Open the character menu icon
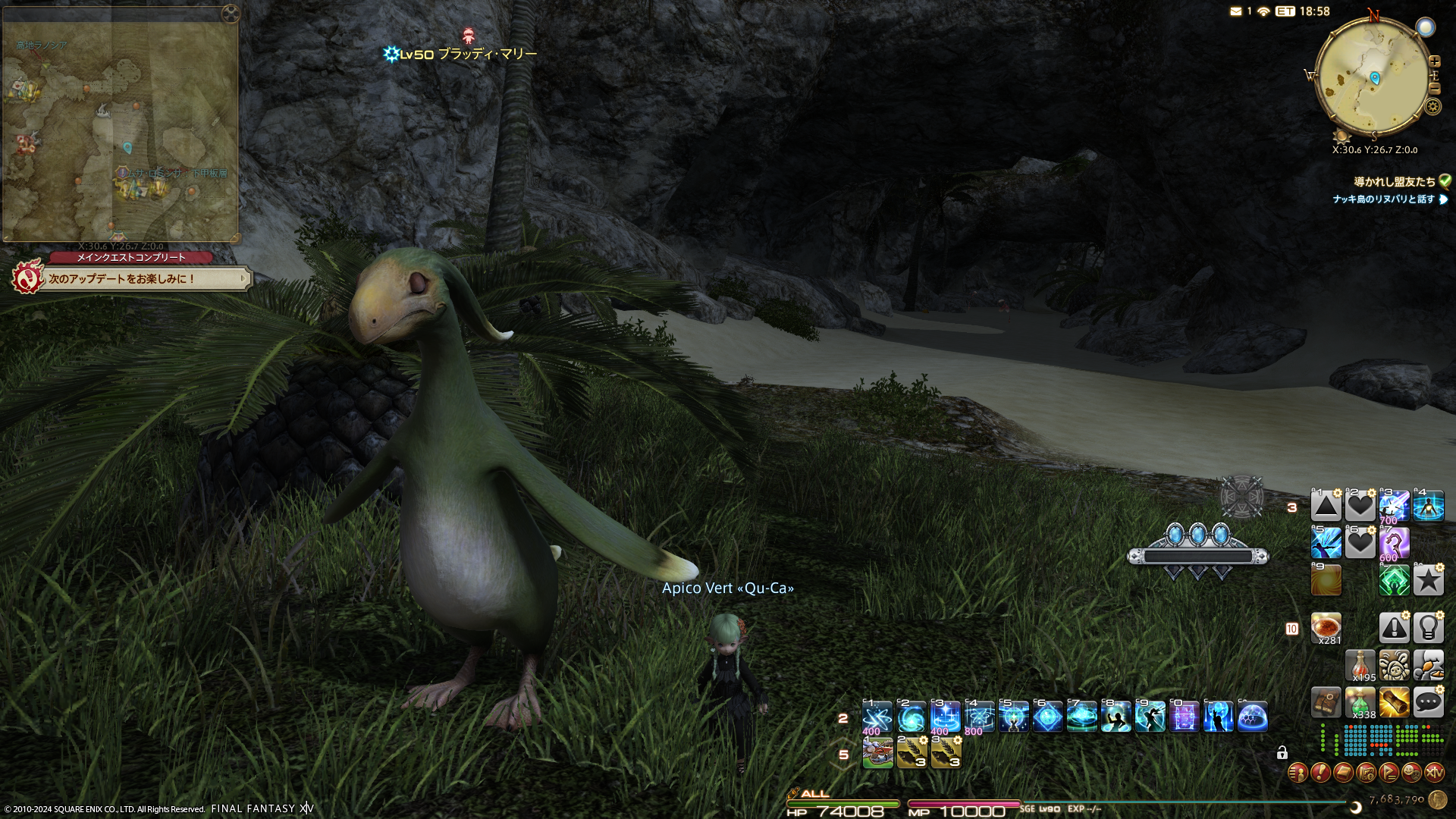The image size is (1456, 819). (x=1298, y=773)
